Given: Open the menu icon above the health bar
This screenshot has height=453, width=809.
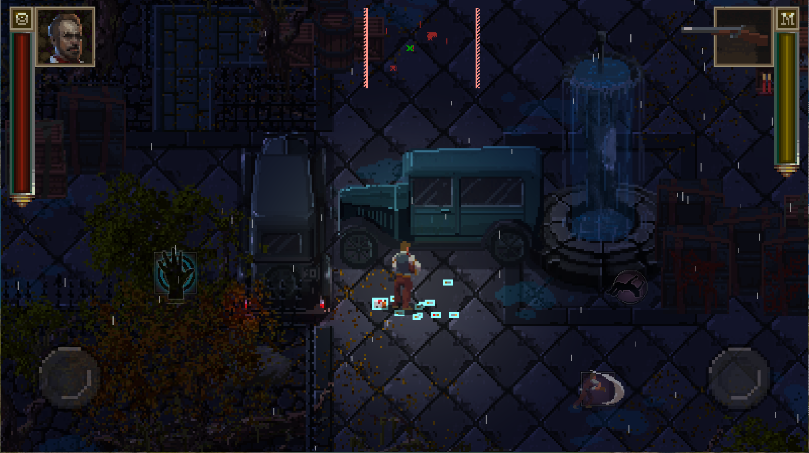Looking at the screenshot, I should coord(22,19).
